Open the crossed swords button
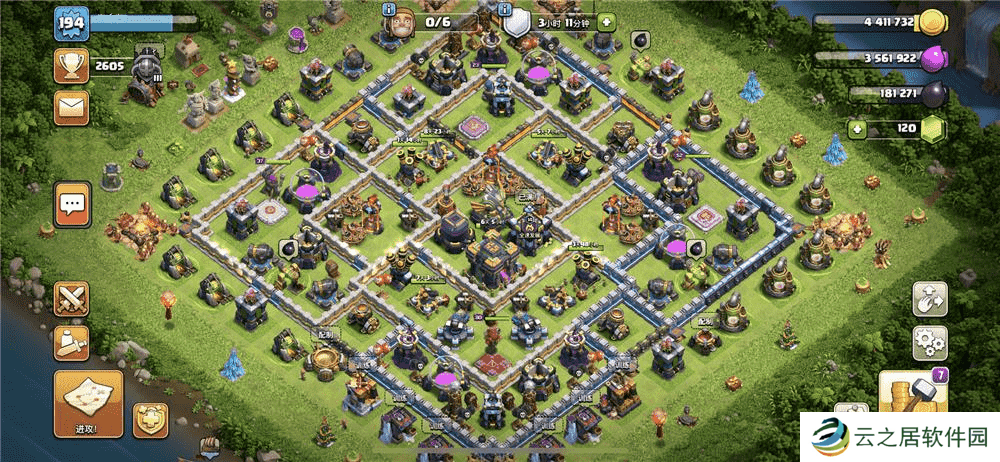The image size is (1000, 462). (x=72, y=299)
